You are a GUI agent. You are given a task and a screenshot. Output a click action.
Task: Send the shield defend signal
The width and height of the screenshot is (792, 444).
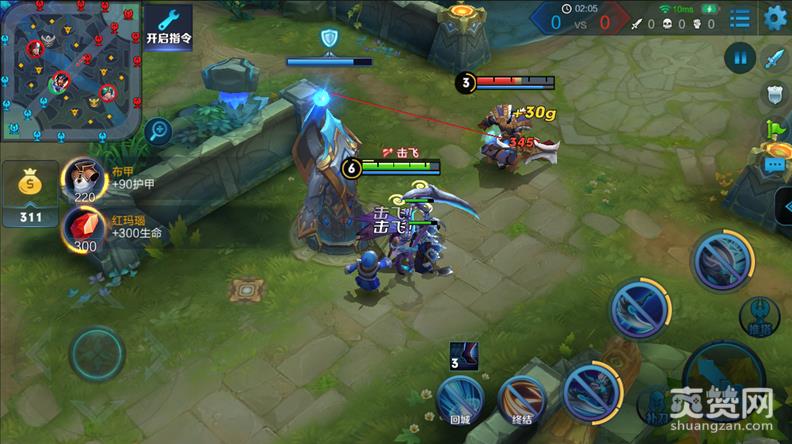(775, 94)
